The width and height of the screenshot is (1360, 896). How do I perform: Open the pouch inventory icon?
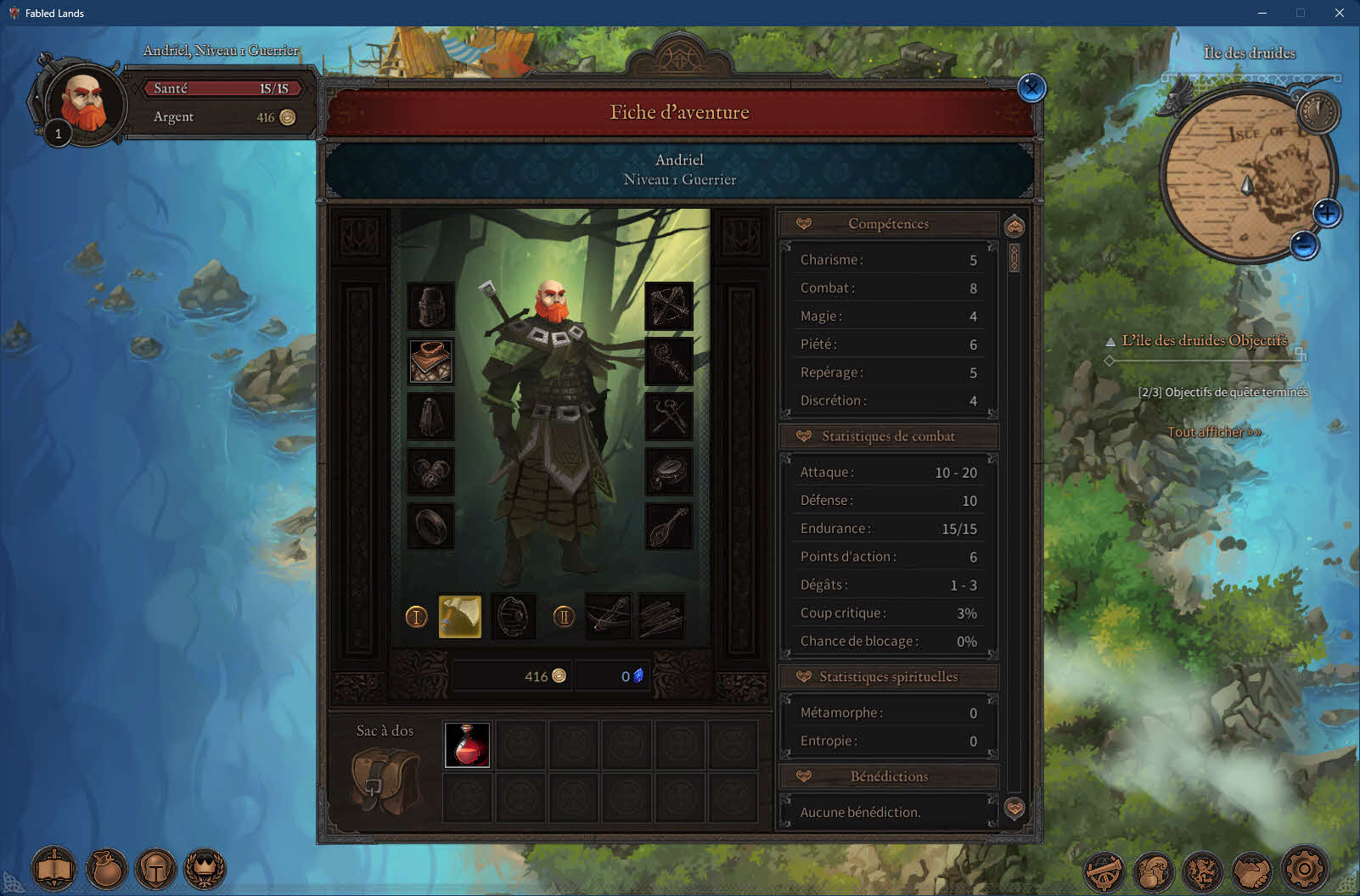[106, 869]
